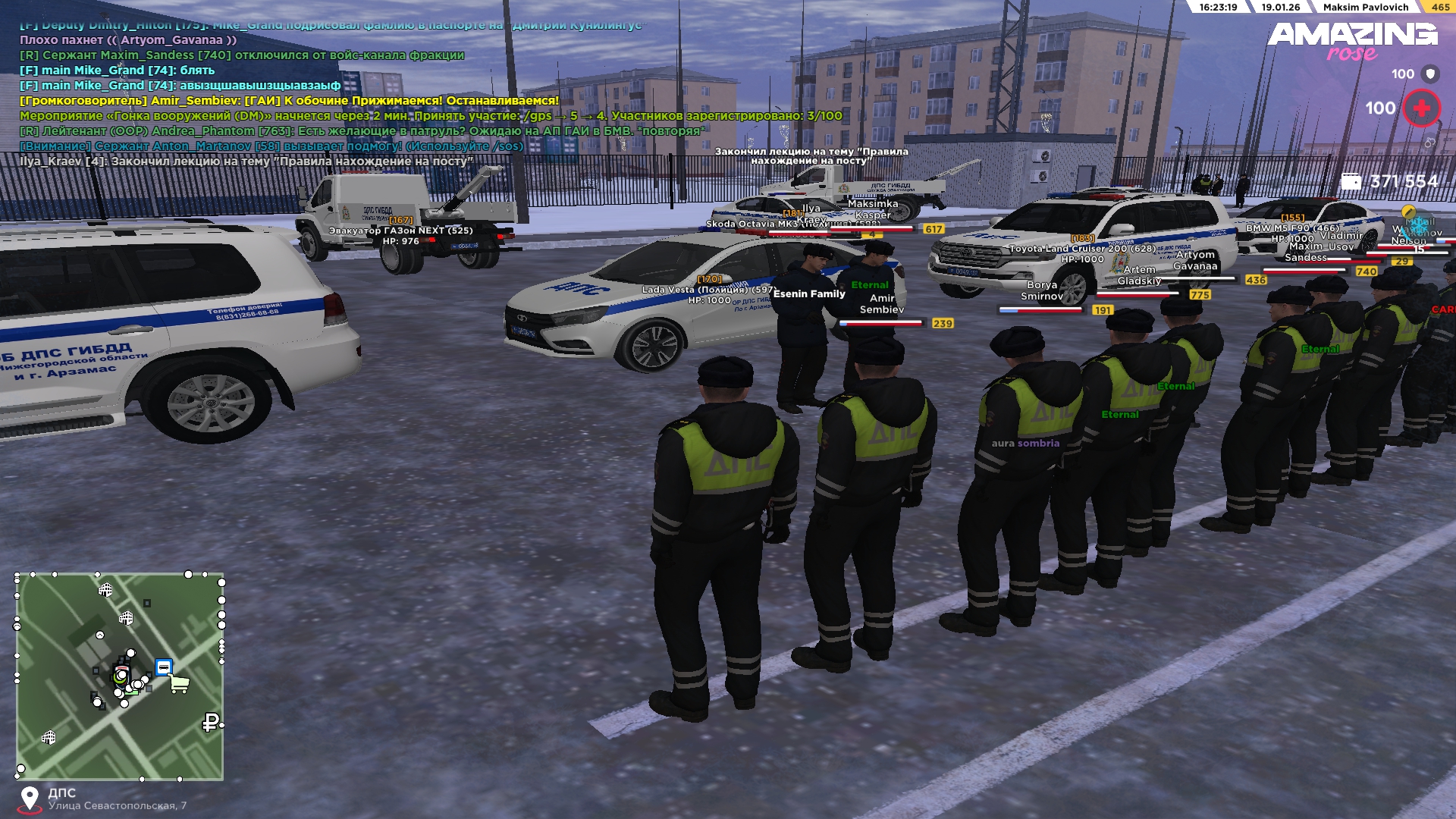1456x819 pixels.
Task: Select the ruble sign marker on minimap
Action: pos(211,723)
